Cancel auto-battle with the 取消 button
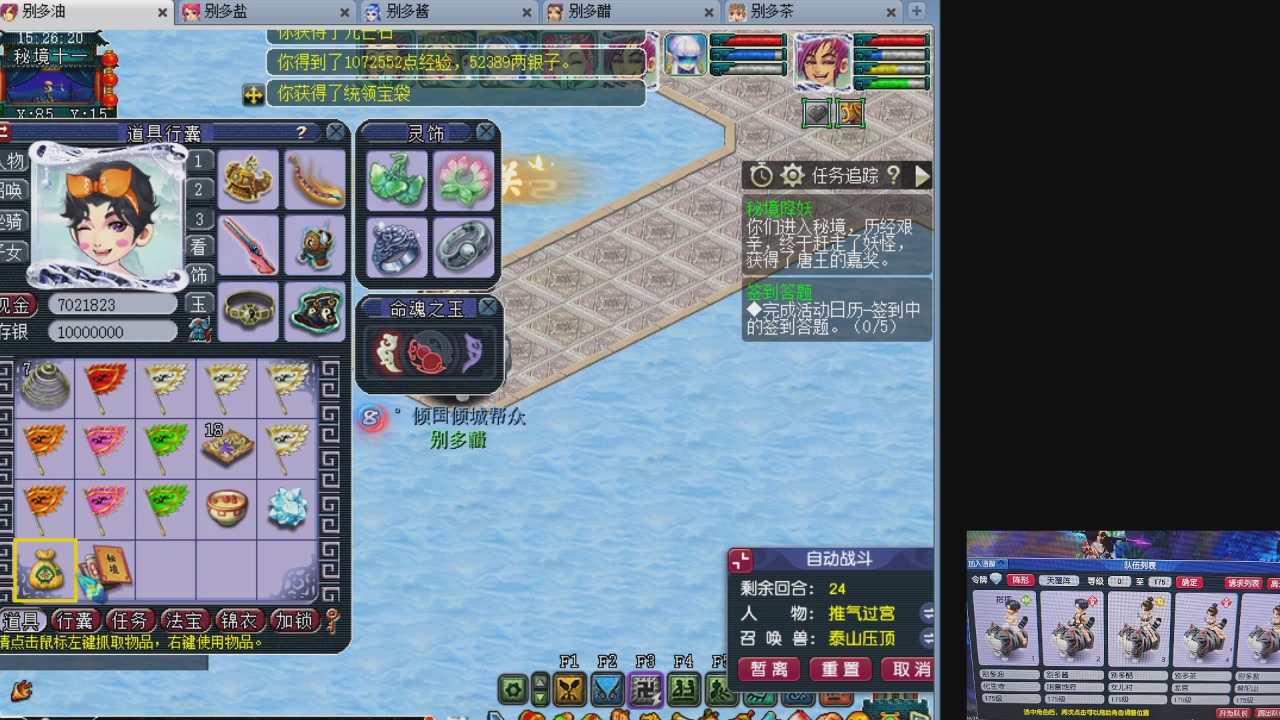 [908, 670]
